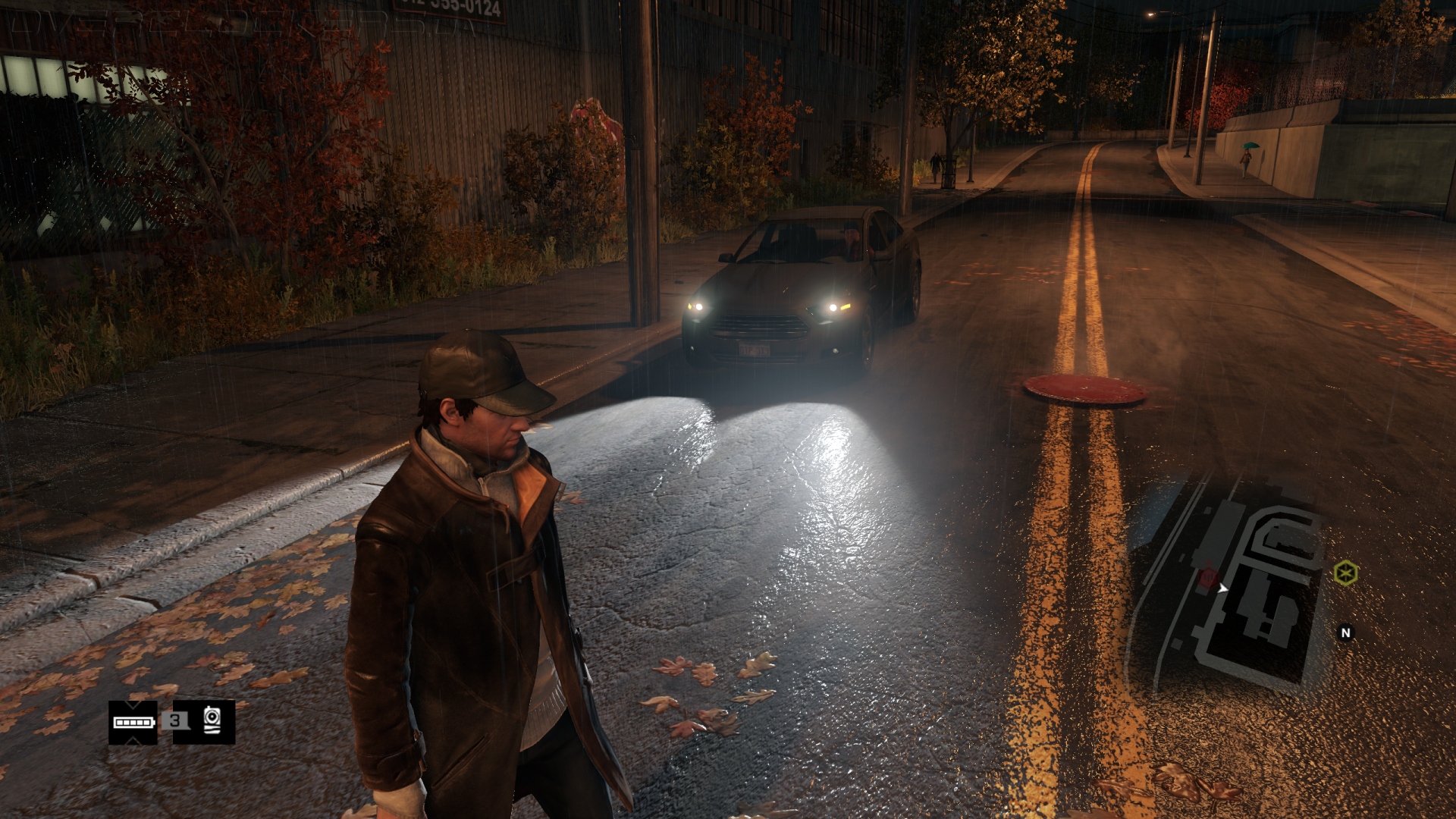Click the yellow hexagon marker beside minimap
The height and width of the screenshot is (819, 1456).
pyautogui.click(x=1345, y=573)
